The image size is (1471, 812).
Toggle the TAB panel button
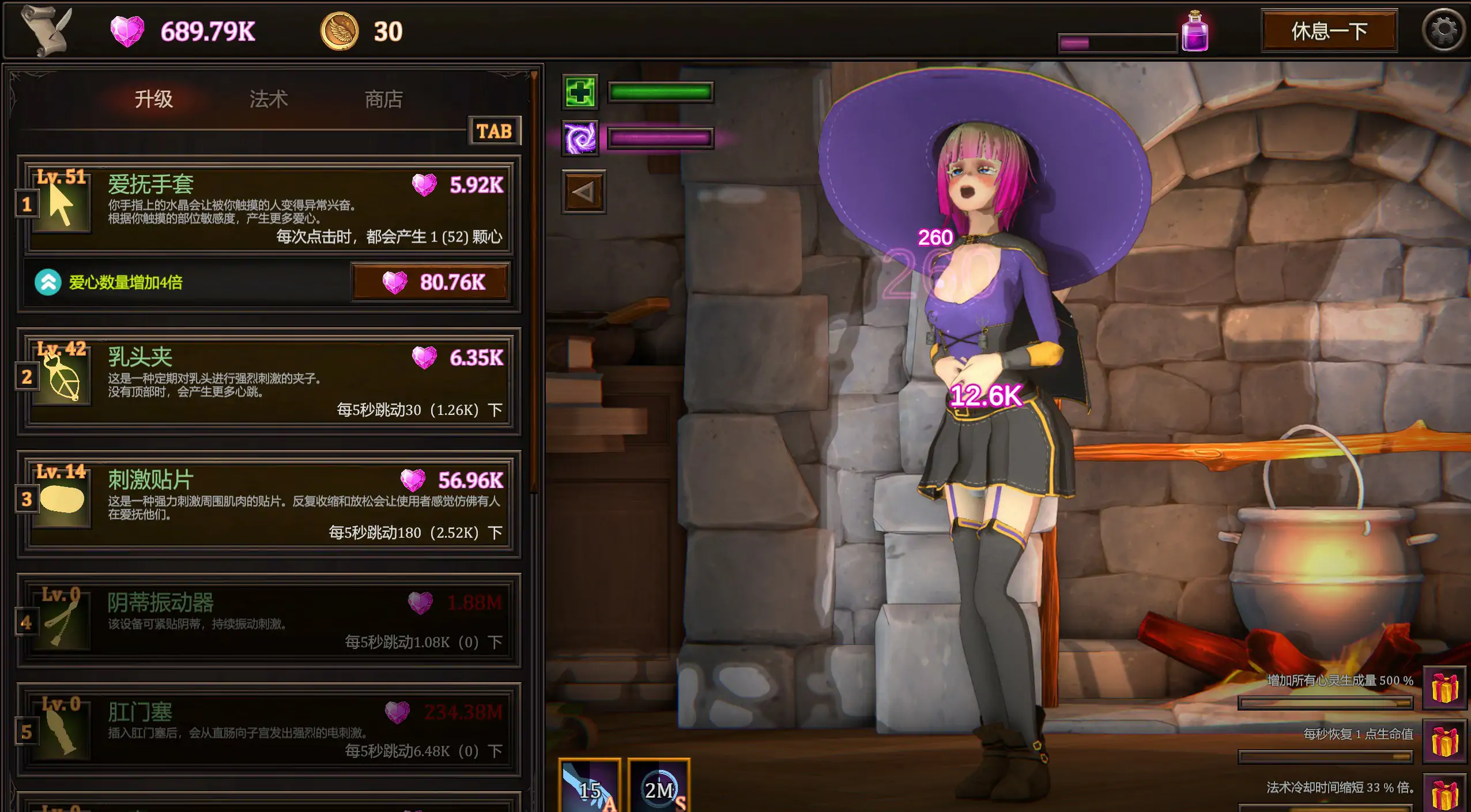[494, 131]
